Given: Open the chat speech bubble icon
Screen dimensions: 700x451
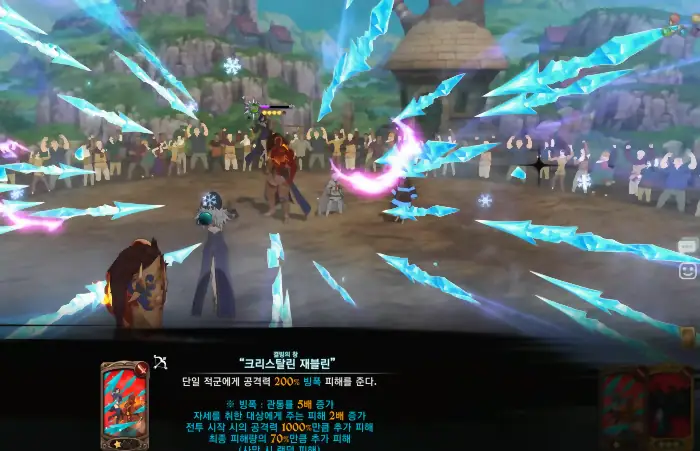Looking at the screenshot, I should point(687,246).
